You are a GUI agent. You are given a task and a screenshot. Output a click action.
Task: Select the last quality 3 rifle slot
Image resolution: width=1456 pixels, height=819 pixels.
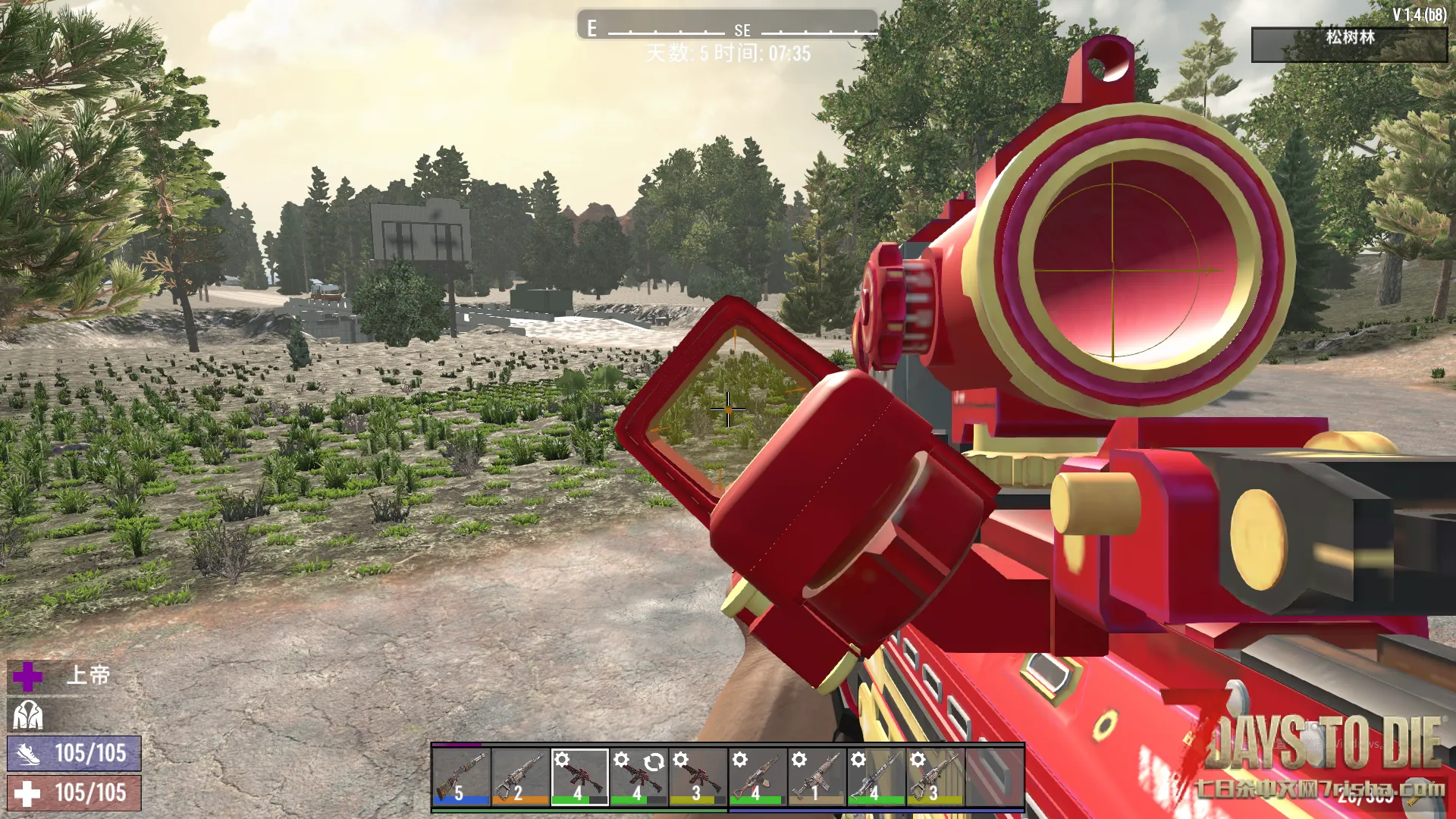934,777
